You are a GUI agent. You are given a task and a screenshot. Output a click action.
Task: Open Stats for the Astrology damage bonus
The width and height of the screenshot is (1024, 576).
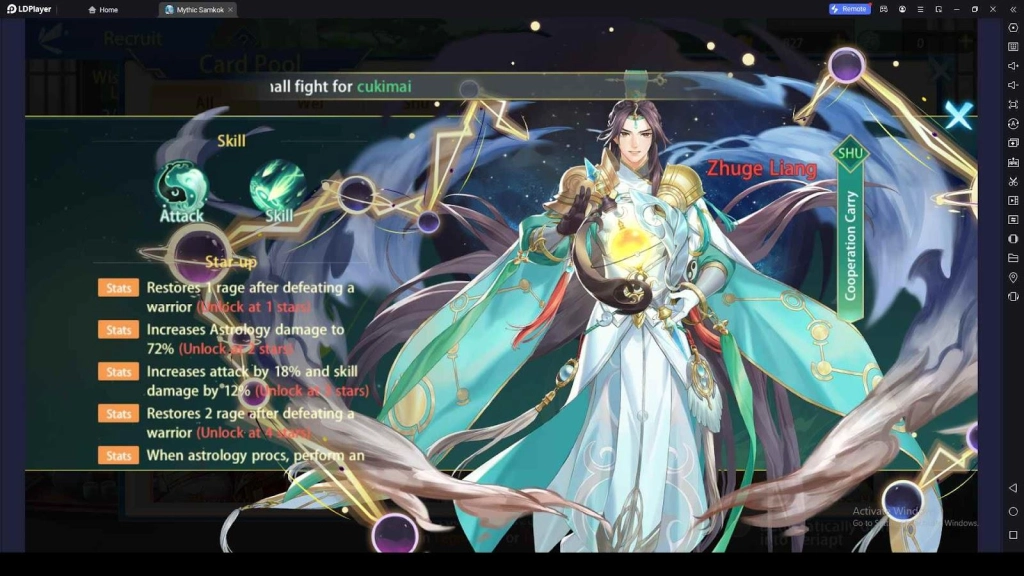coord(118,330)
